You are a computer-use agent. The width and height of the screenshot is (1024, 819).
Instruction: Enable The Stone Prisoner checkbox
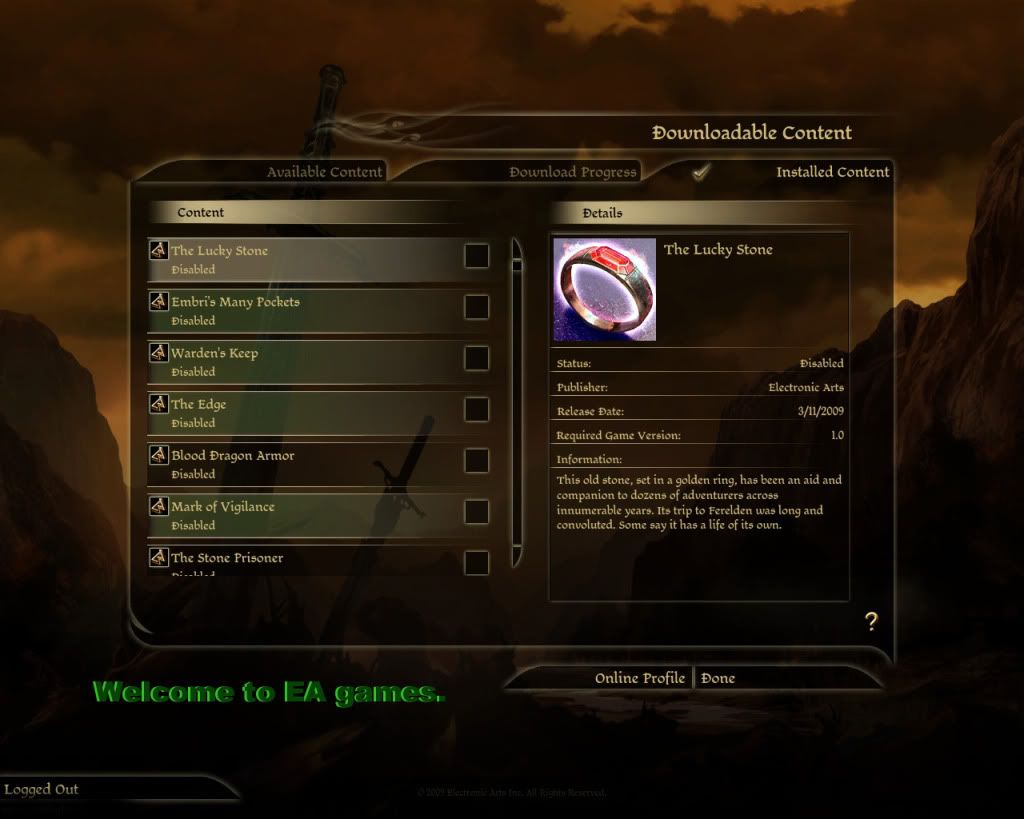tap(477, 562)
